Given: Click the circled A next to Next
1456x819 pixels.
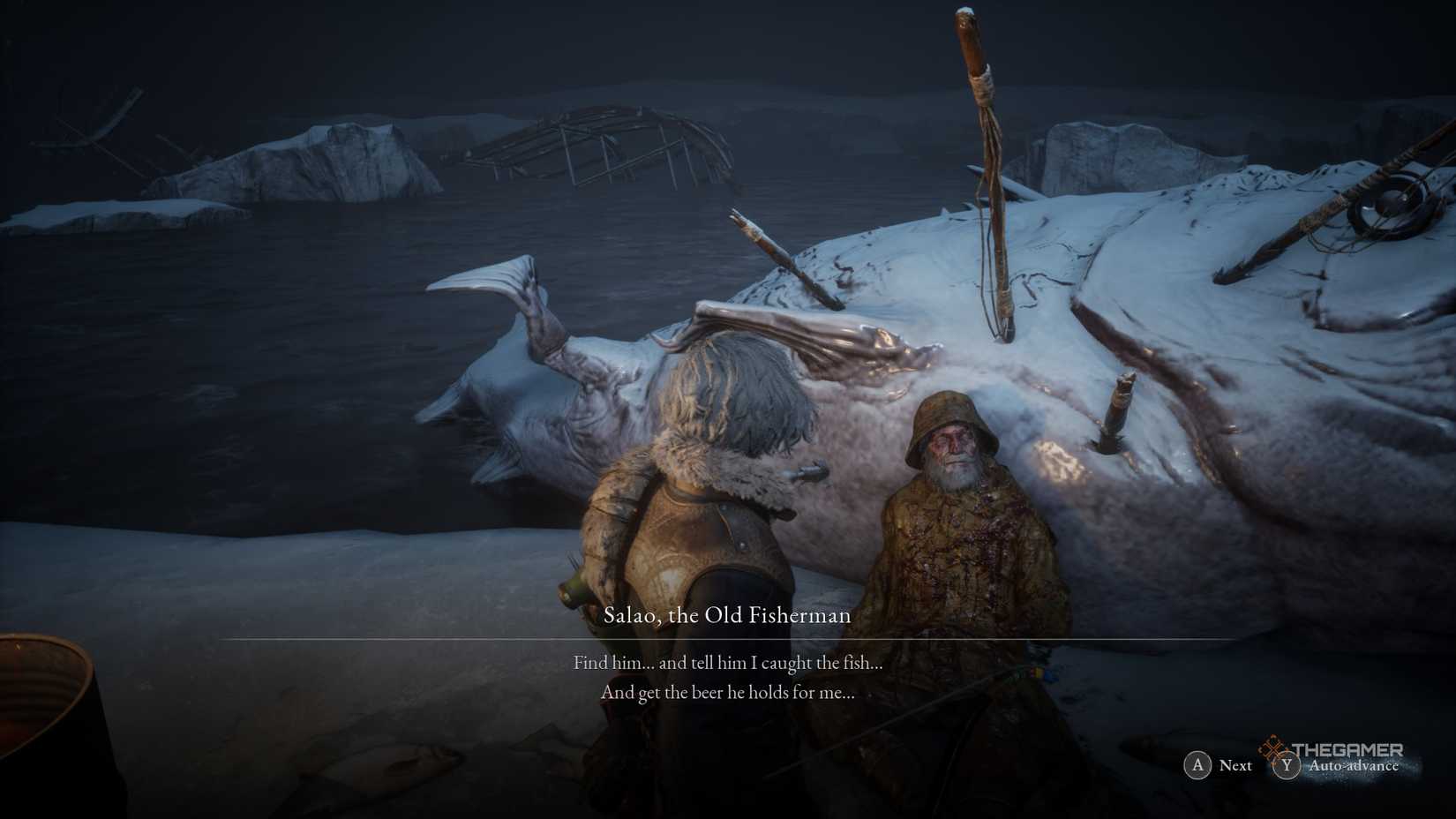Looking at the screenshot, I should pyautogui.click(x=1197, y=766).
